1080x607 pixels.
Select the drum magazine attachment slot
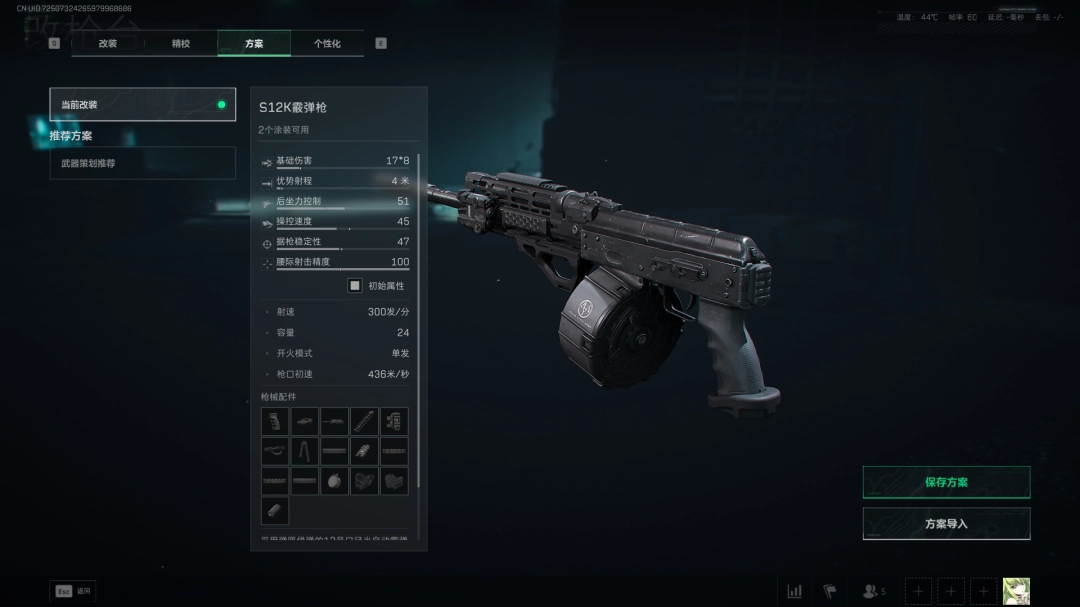(x=335, y=481)
